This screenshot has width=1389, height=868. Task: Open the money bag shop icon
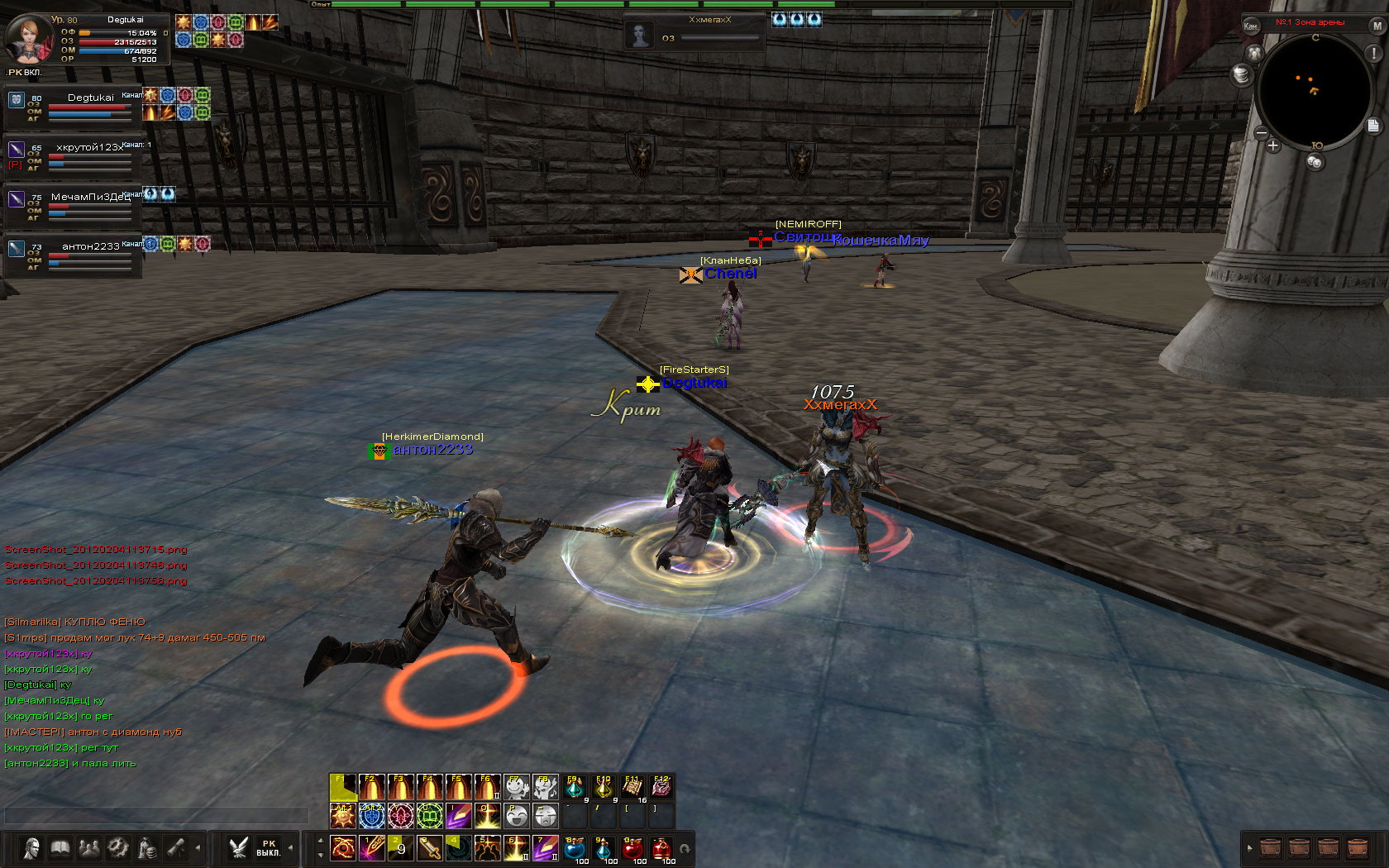[147, 848]
